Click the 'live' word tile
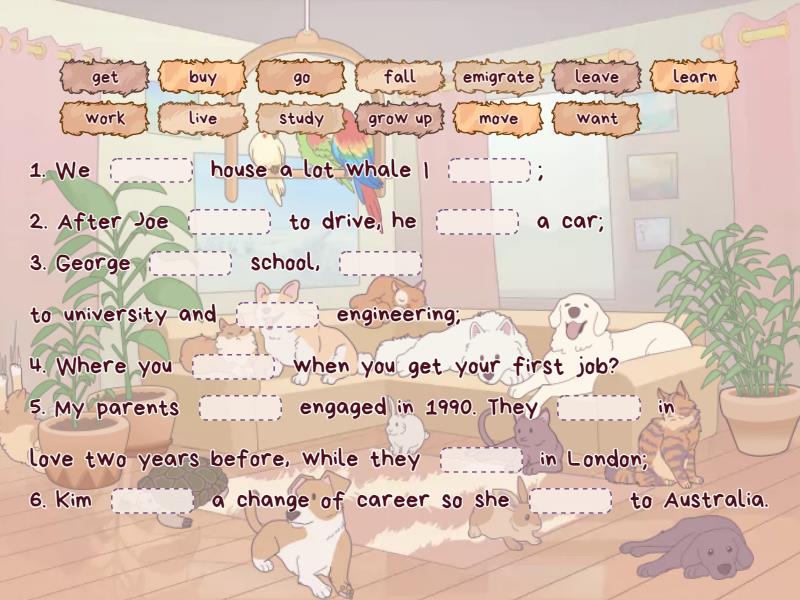This screenshot has width=800, height=600. point(202,118)
